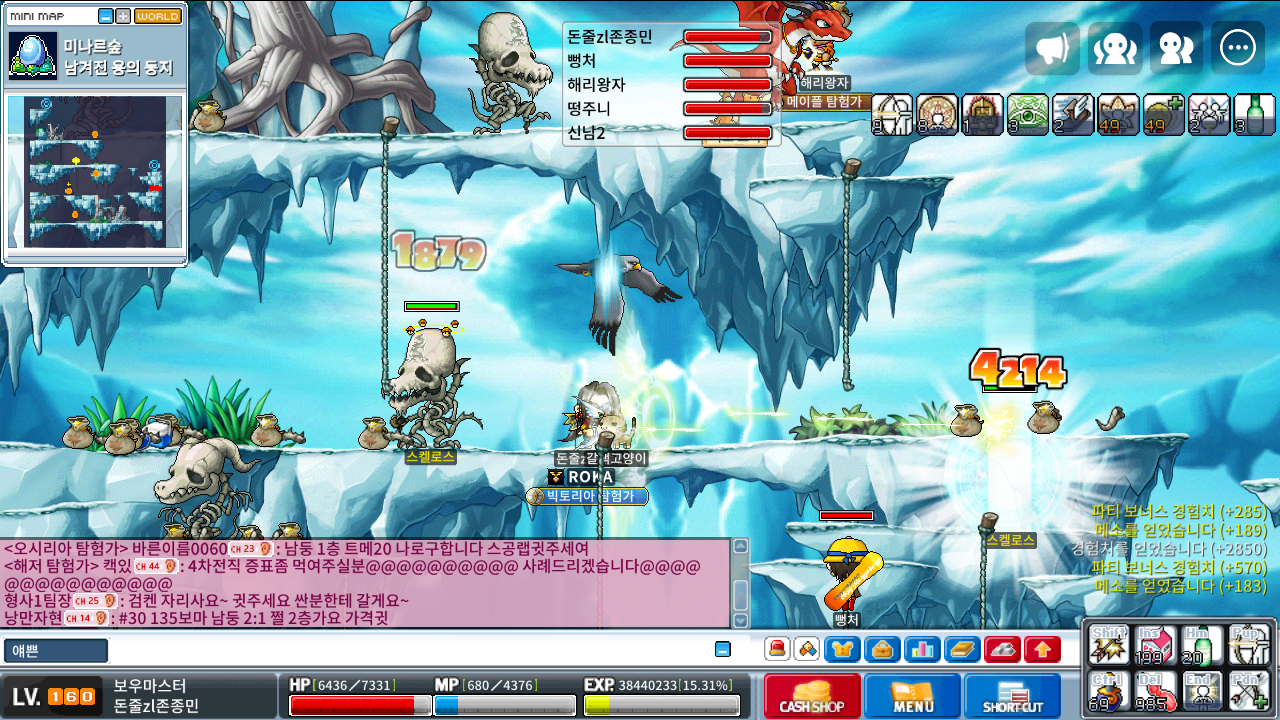
Task: Open the WORLD map
Action: 158,17
